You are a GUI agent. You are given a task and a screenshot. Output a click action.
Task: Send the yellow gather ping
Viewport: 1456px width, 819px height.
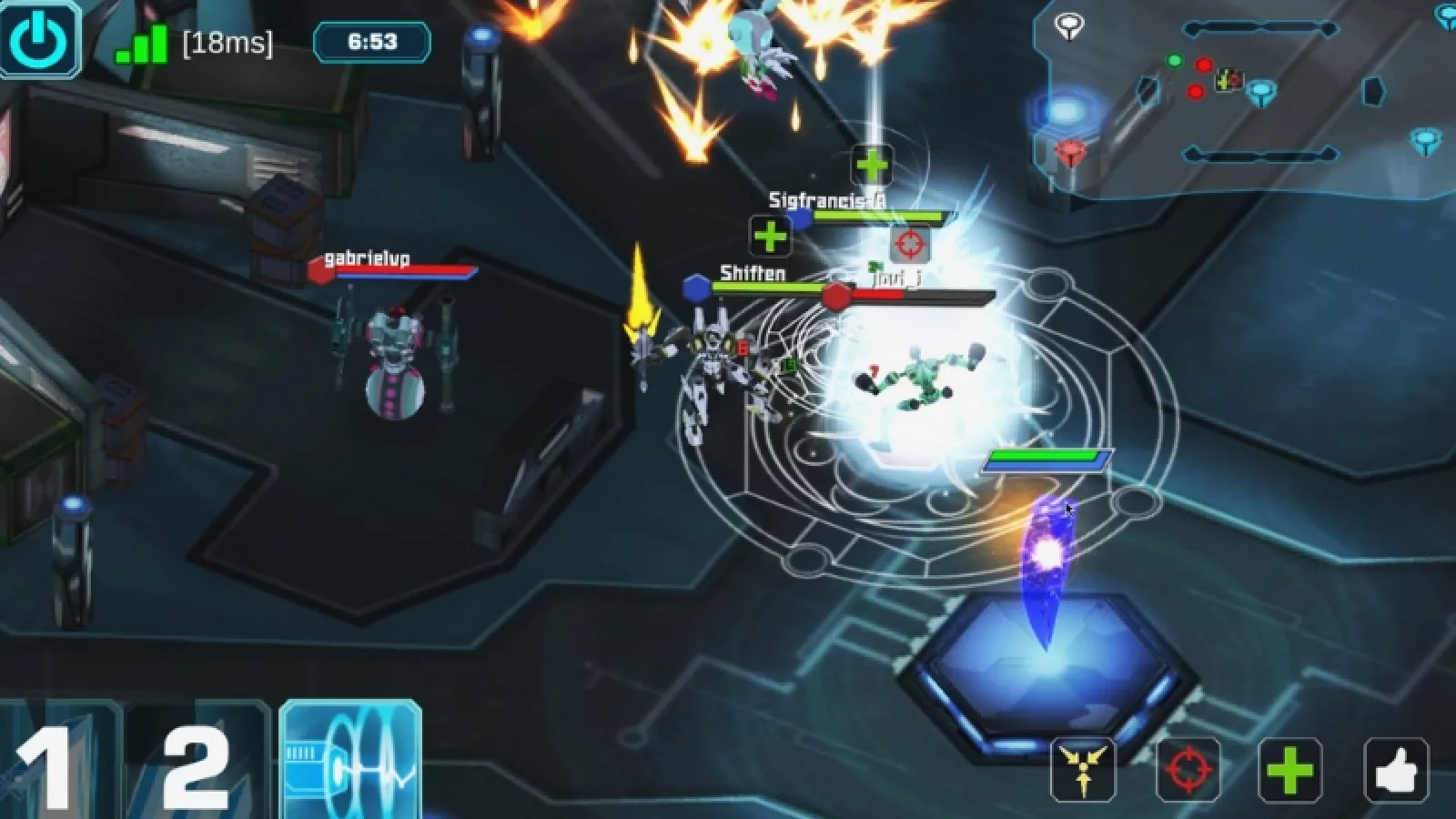pyautogui.click(x=1083, y=770)
